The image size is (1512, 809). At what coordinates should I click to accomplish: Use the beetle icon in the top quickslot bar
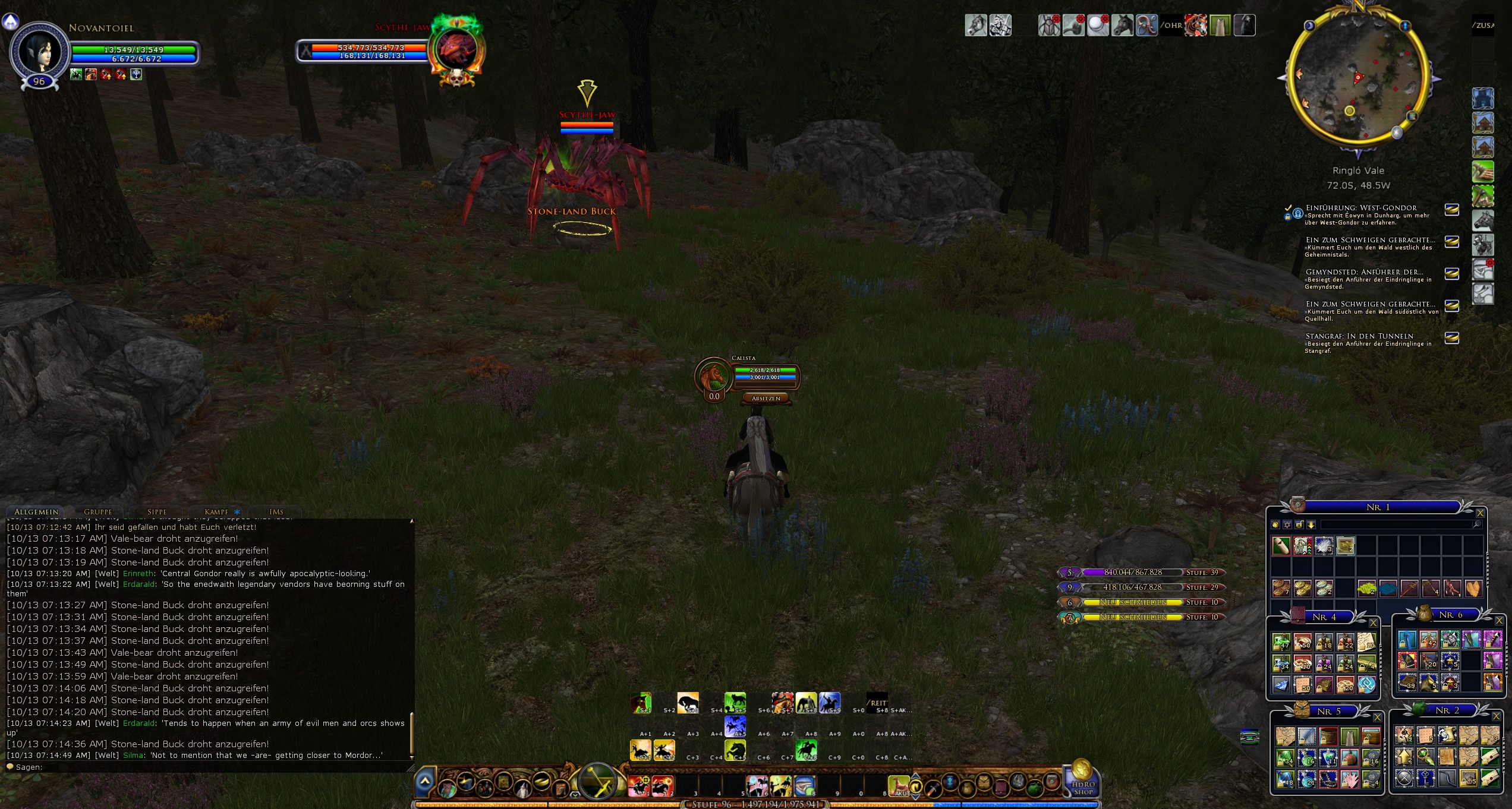tap(1049, 26)
